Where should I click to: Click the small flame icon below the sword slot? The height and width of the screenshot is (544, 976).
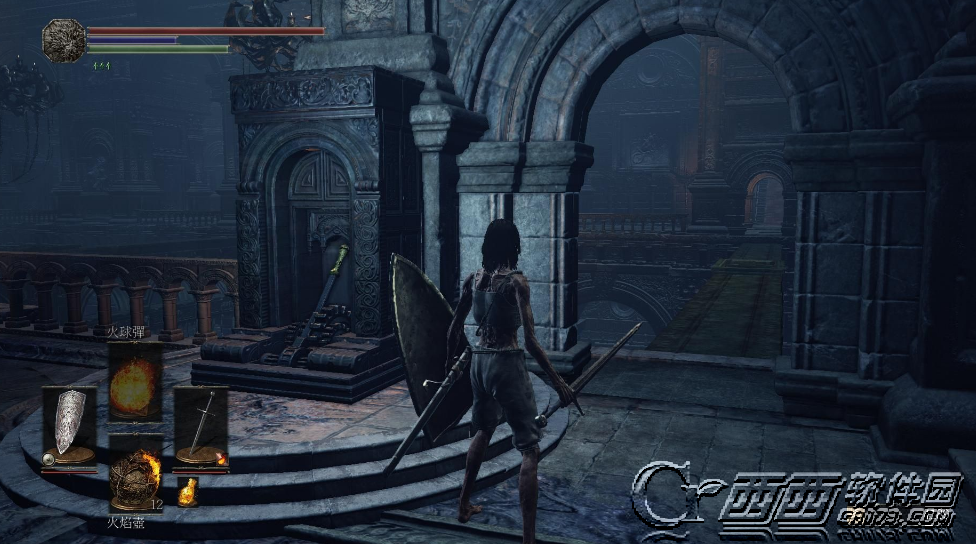point(187,491)
